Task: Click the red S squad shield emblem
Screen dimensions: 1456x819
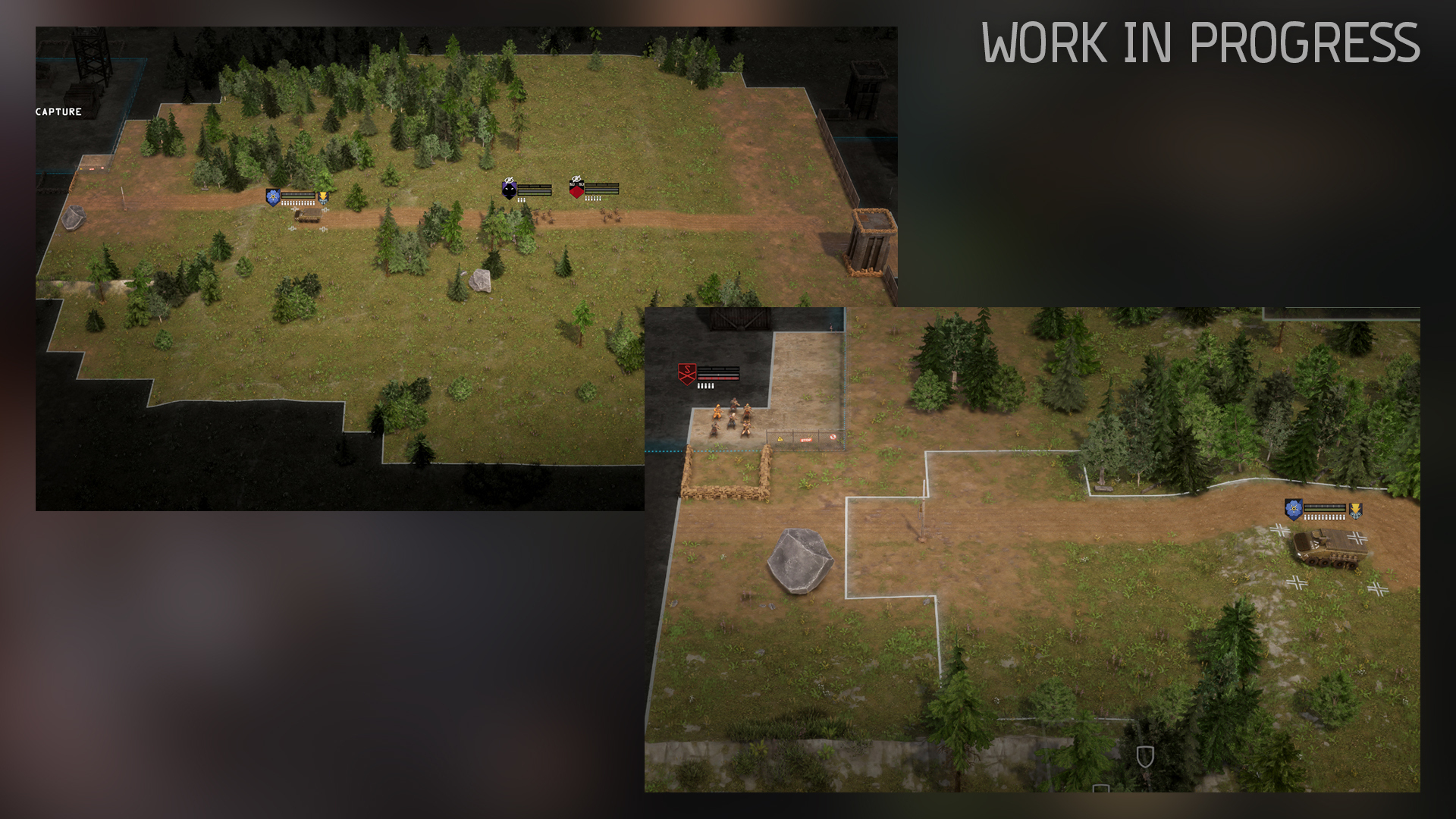Action: click(x=687, y=374)
